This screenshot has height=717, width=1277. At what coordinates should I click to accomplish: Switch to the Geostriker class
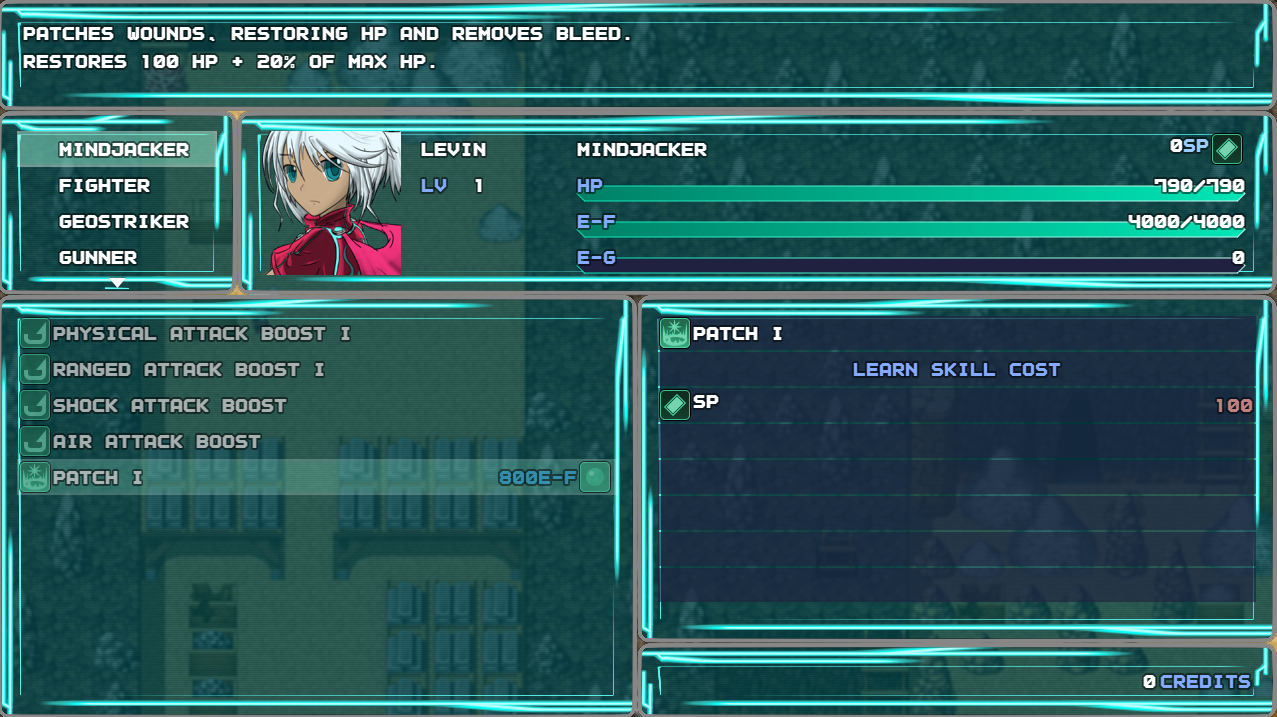[x=123, y=222]
